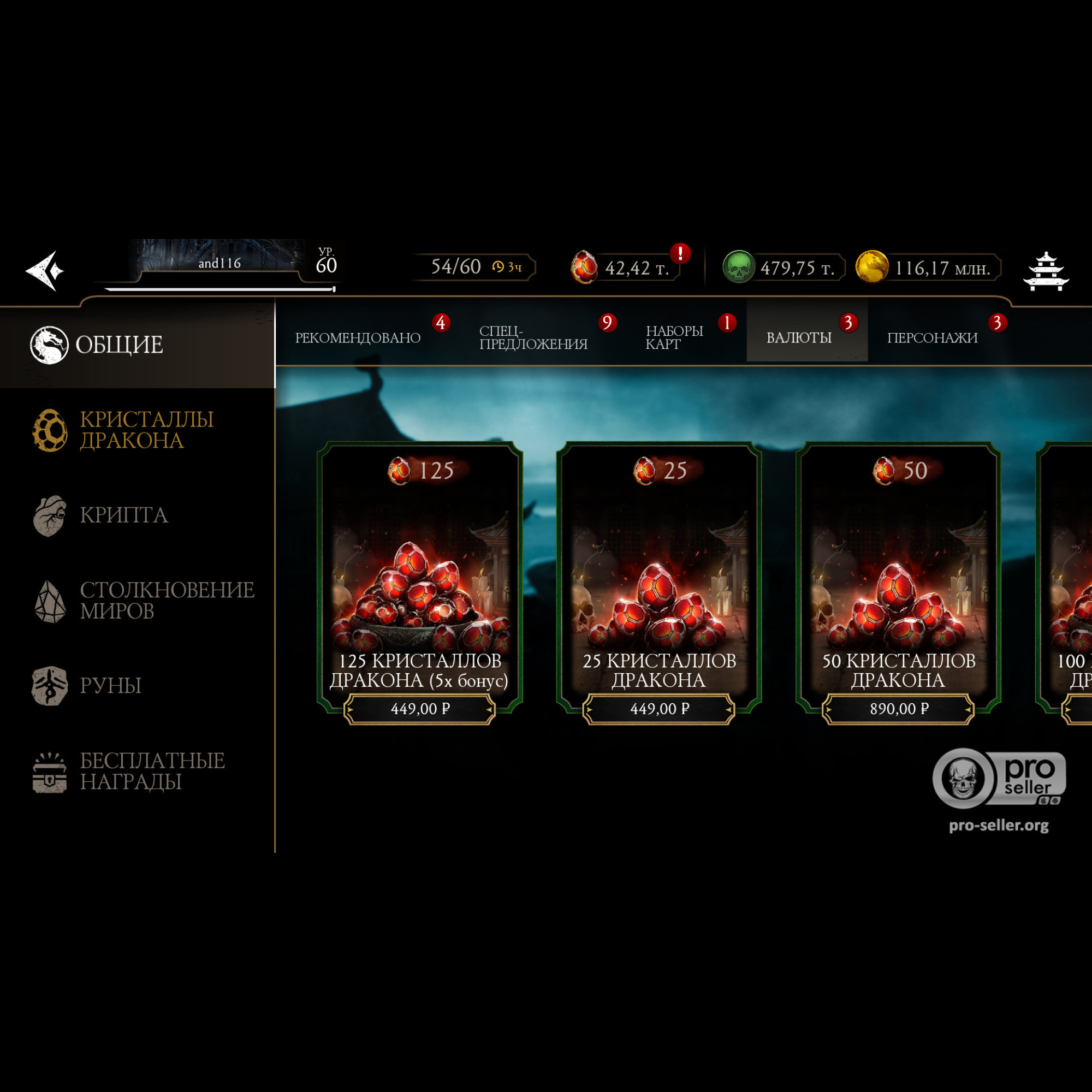Go back using the arrow button
The height and width of the screenshot is (1092, 1092).
[x=45, y=271]
